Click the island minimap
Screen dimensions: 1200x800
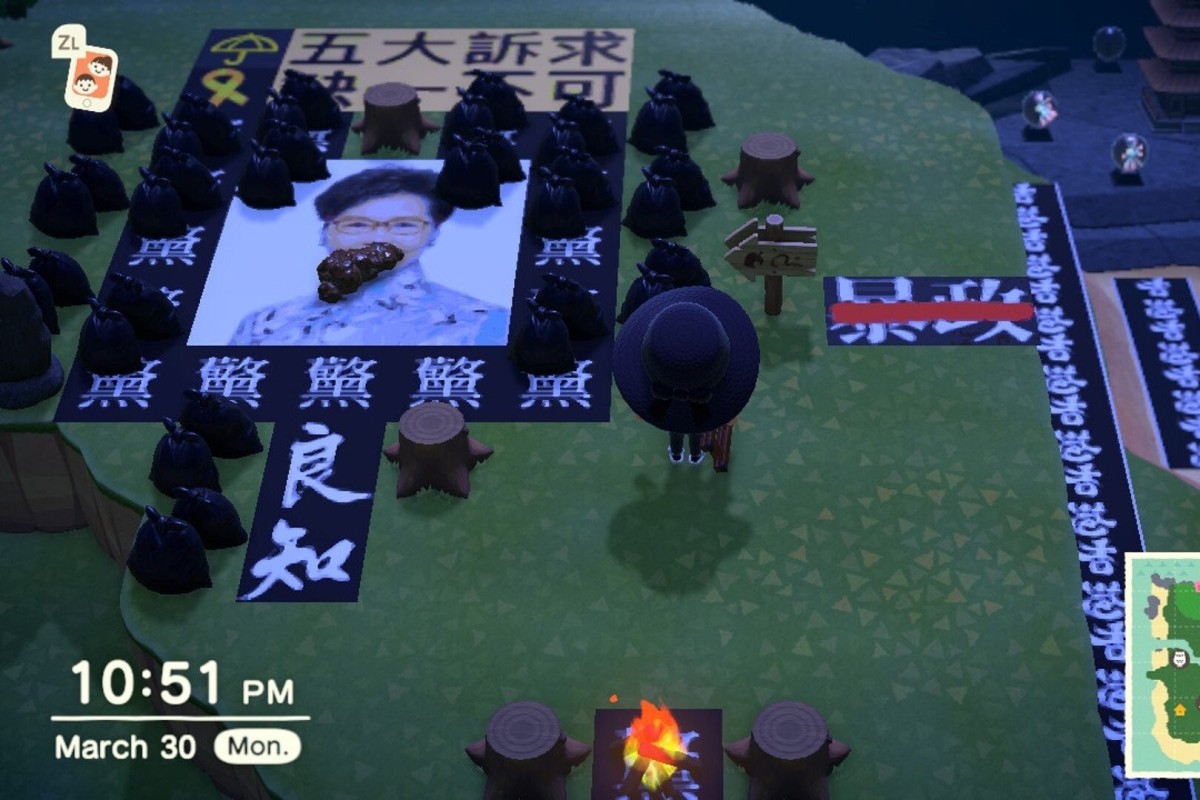click(1164, 665)
